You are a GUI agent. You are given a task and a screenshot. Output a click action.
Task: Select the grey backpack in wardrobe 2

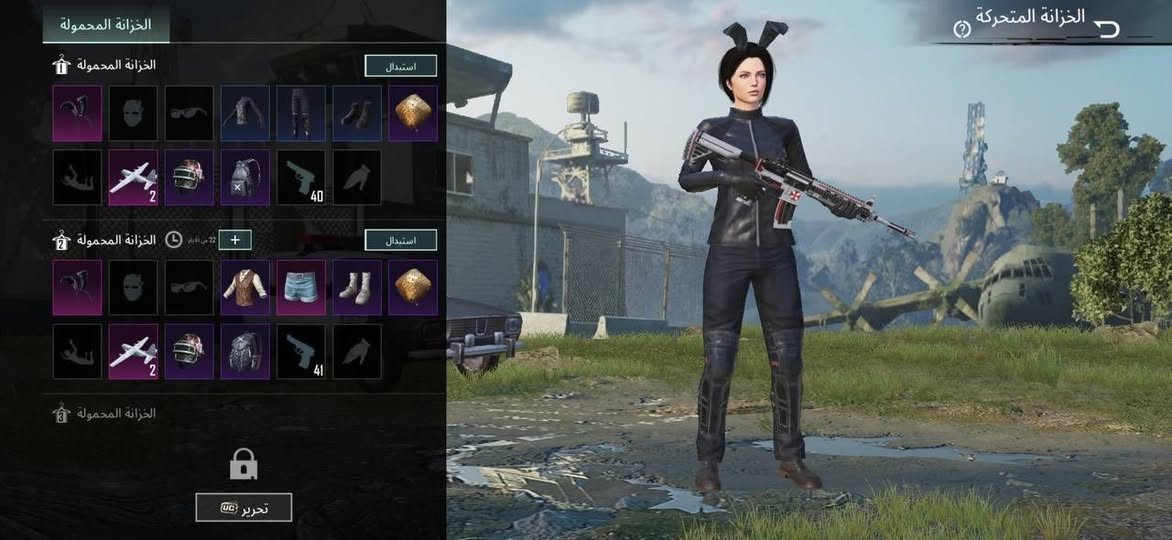point(245,352)
